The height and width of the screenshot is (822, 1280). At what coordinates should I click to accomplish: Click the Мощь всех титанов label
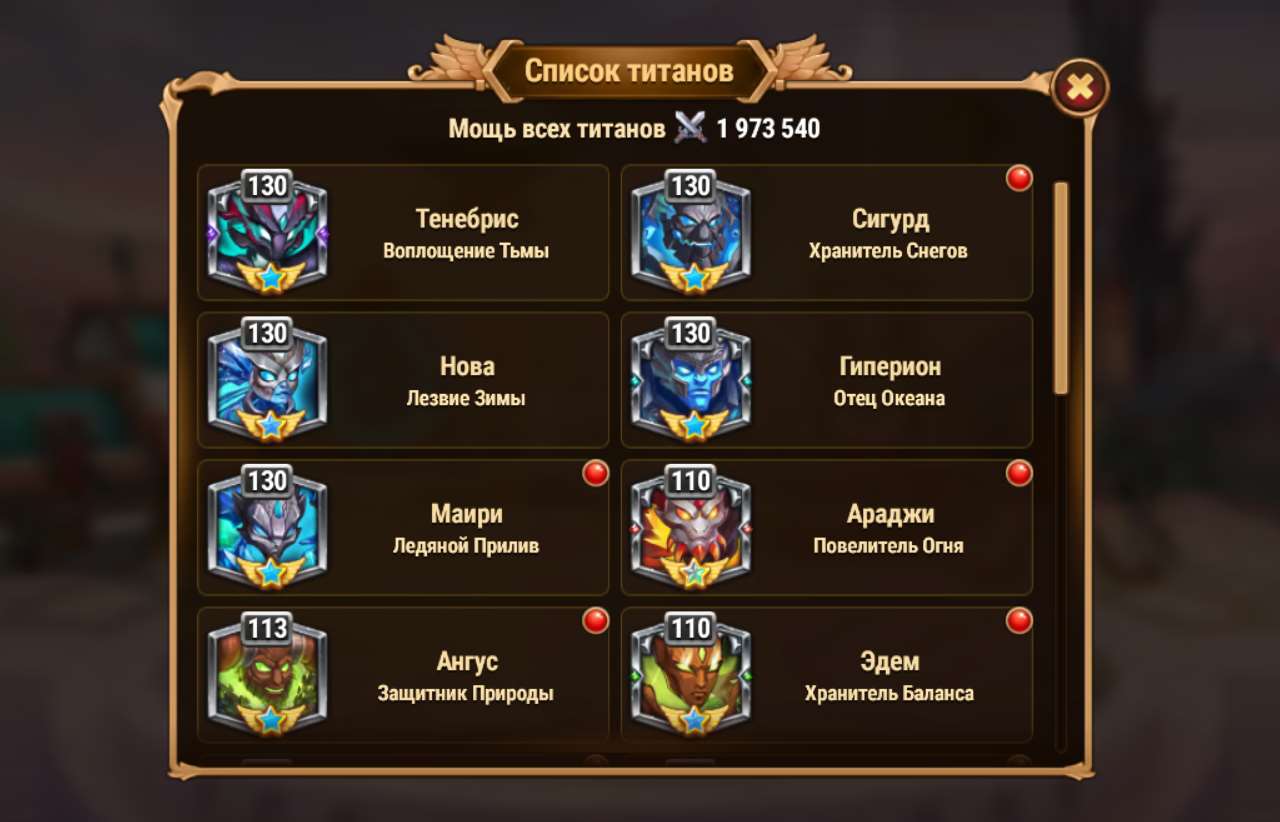click(x=560, y=128)
